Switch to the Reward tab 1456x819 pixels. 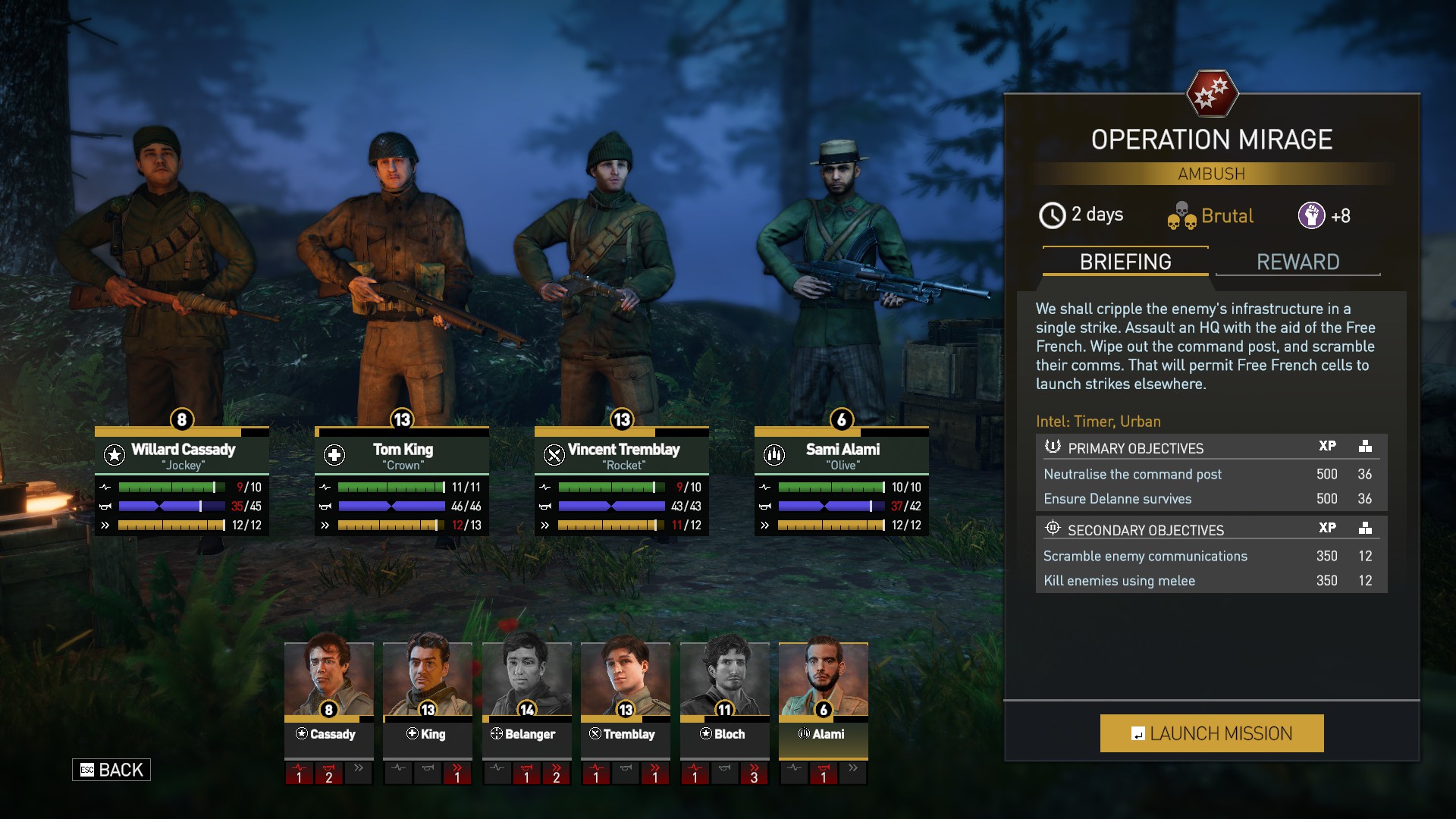tap(1298, 262)
